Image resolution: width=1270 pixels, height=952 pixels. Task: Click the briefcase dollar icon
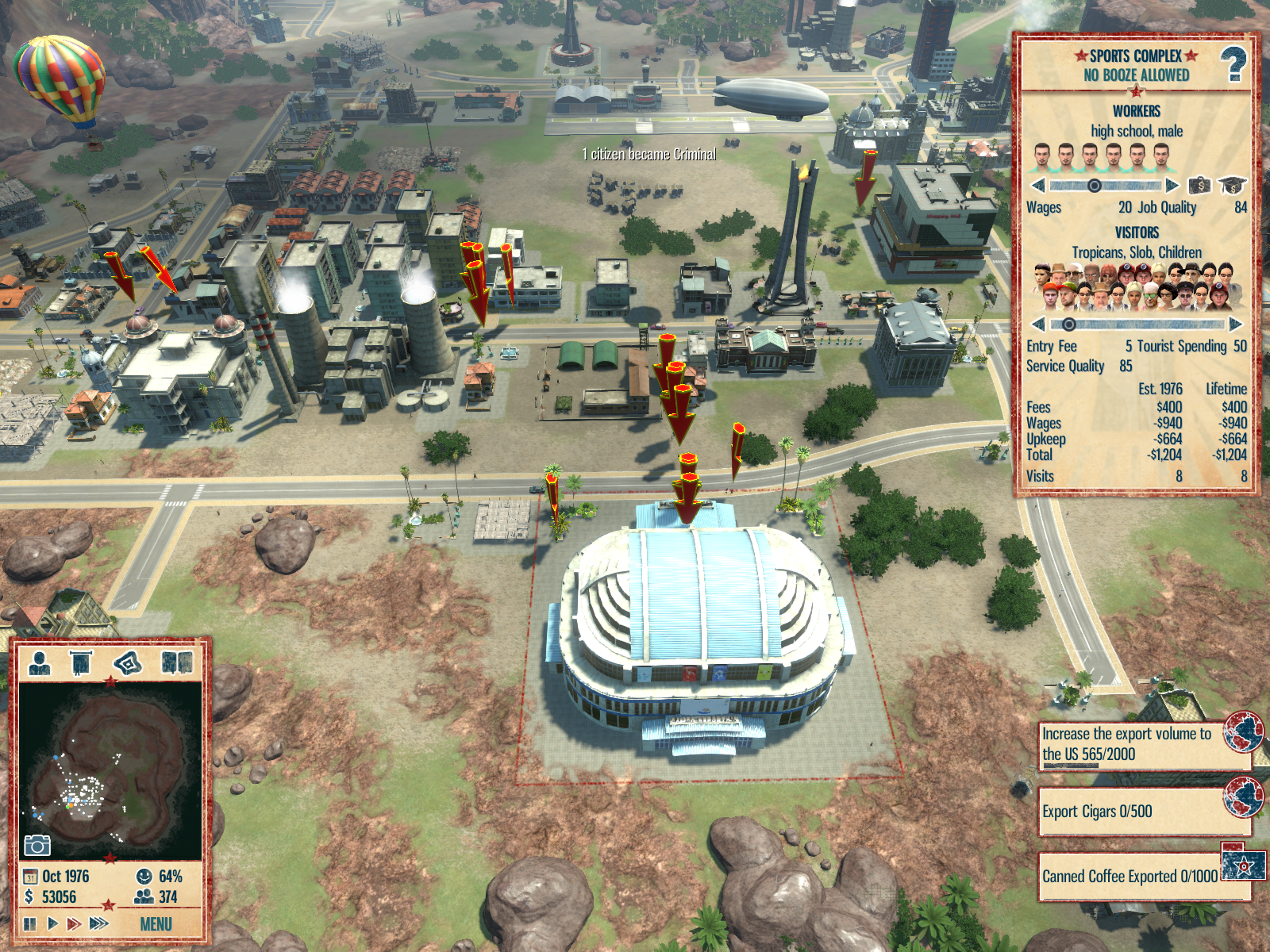[1199, 186]
